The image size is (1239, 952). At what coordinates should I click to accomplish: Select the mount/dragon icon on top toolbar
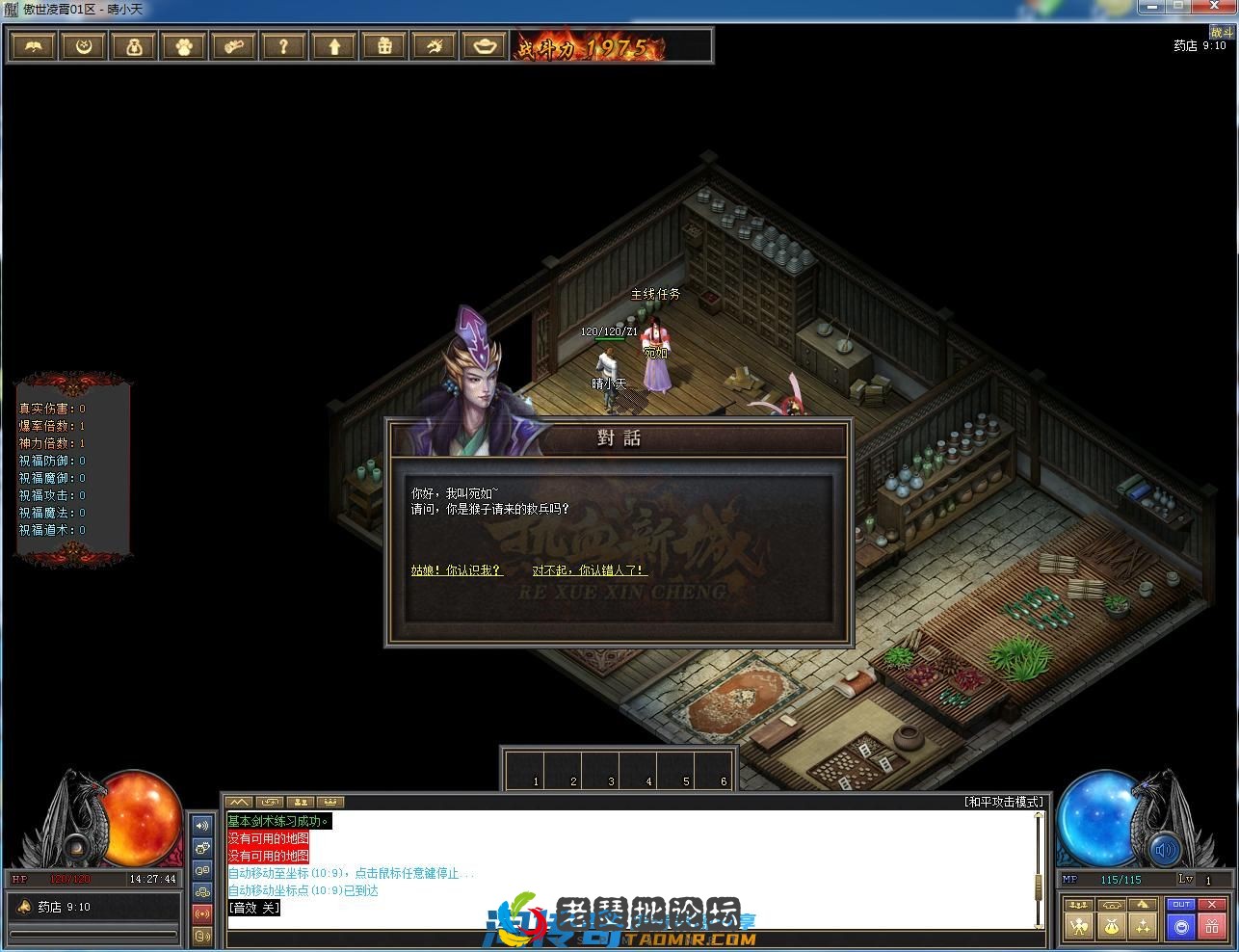pos(434,45)
